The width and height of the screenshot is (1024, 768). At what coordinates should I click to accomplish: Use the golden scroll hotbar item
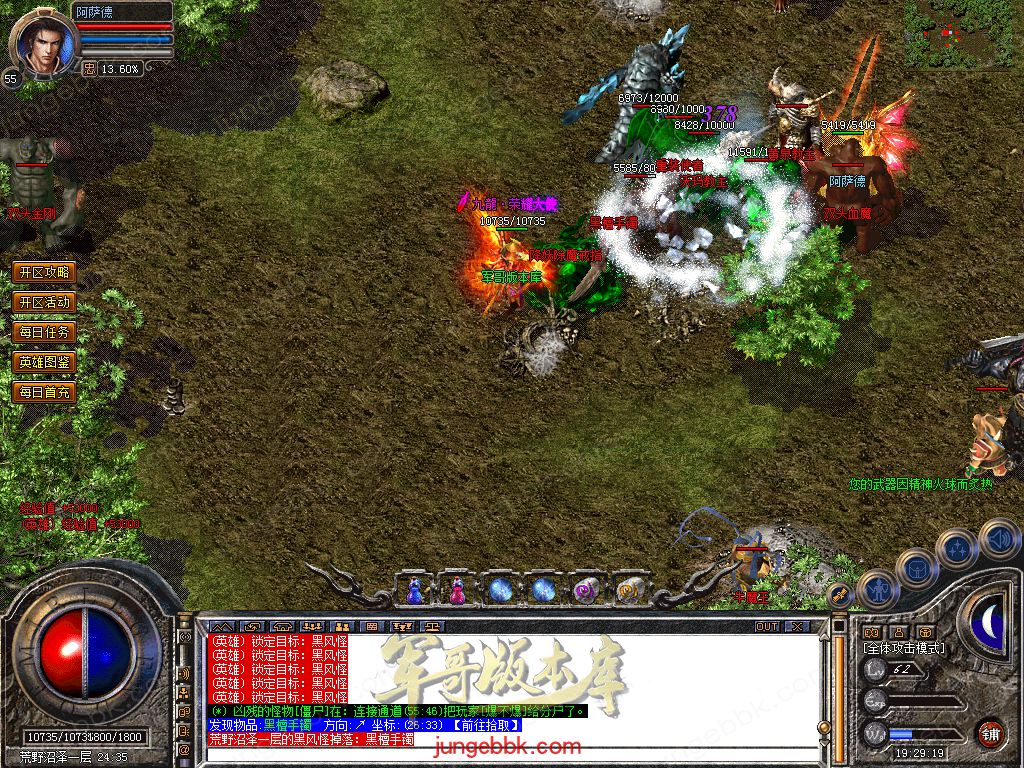click(x=628, y=590)
